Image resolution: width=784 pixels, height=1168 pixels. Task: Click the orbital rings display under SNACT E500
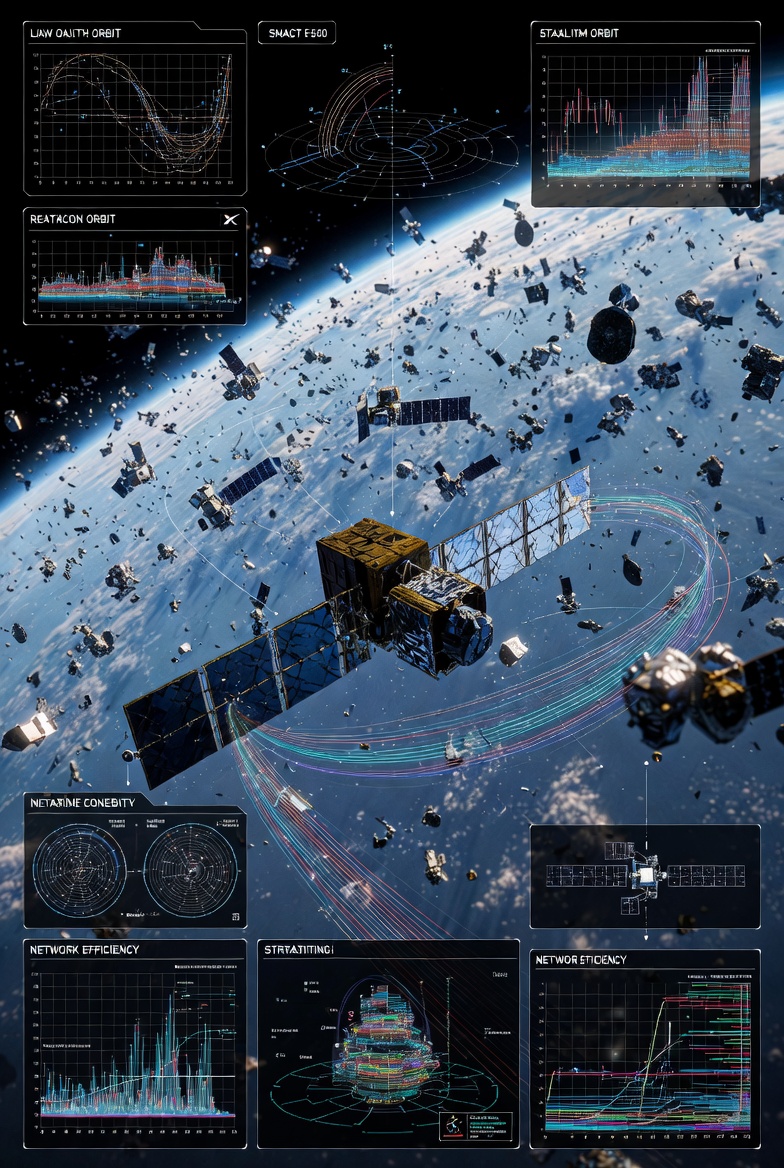(390, 150)
